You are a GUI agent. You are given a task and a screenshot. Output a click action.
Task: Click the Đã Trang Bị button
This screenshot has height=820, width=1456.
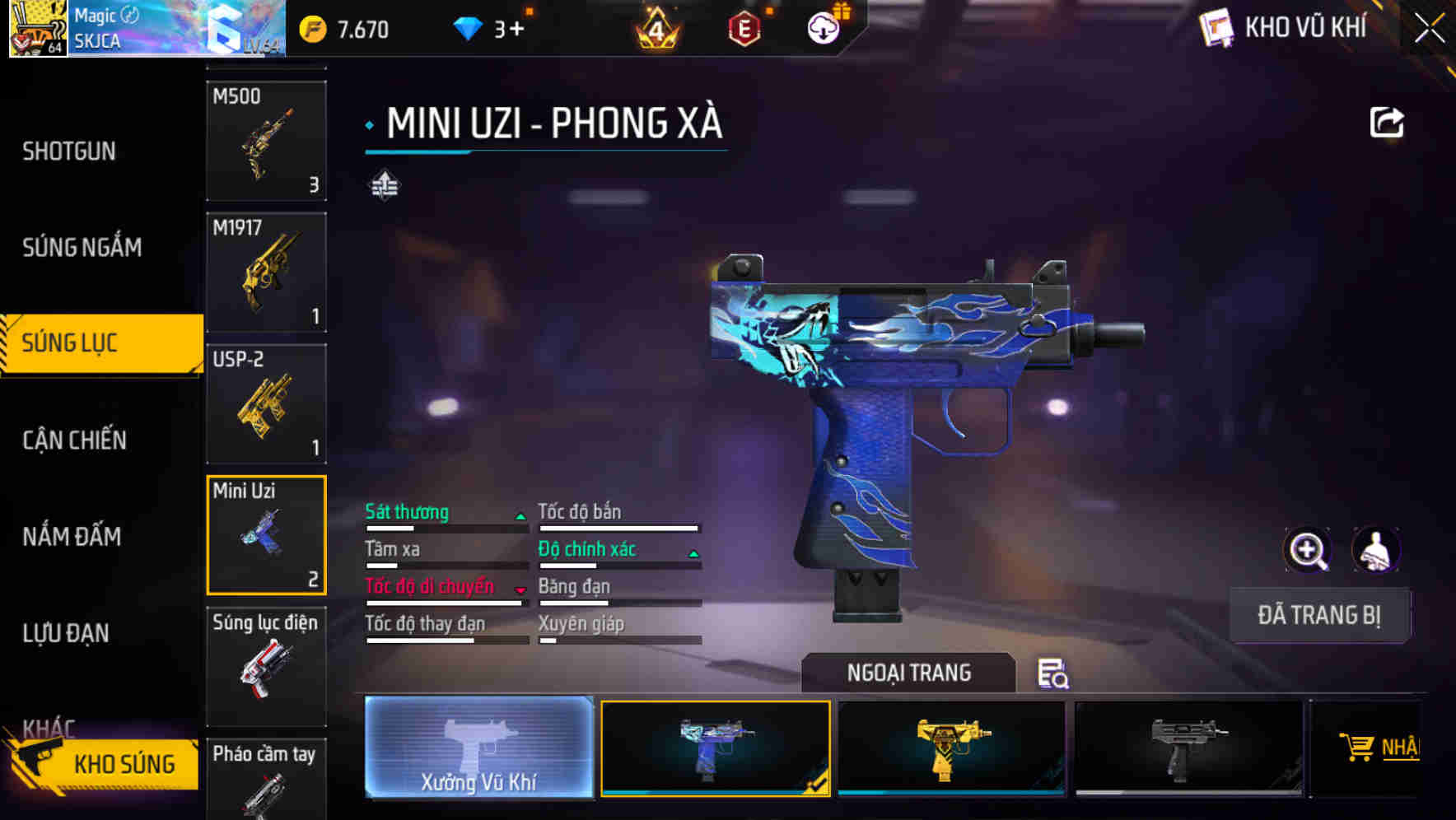coord(1320,616)
